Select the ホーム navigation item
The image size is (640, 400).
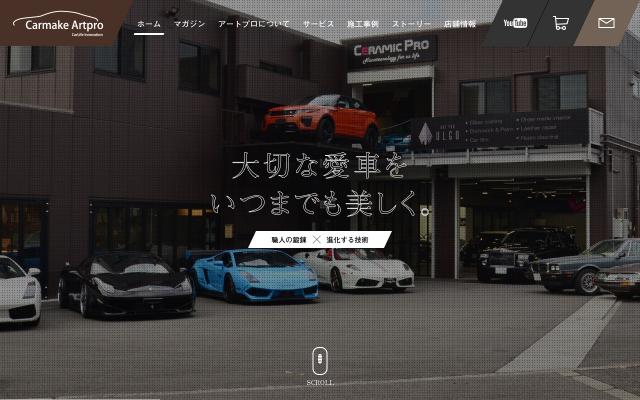click(x=149, y=23)
